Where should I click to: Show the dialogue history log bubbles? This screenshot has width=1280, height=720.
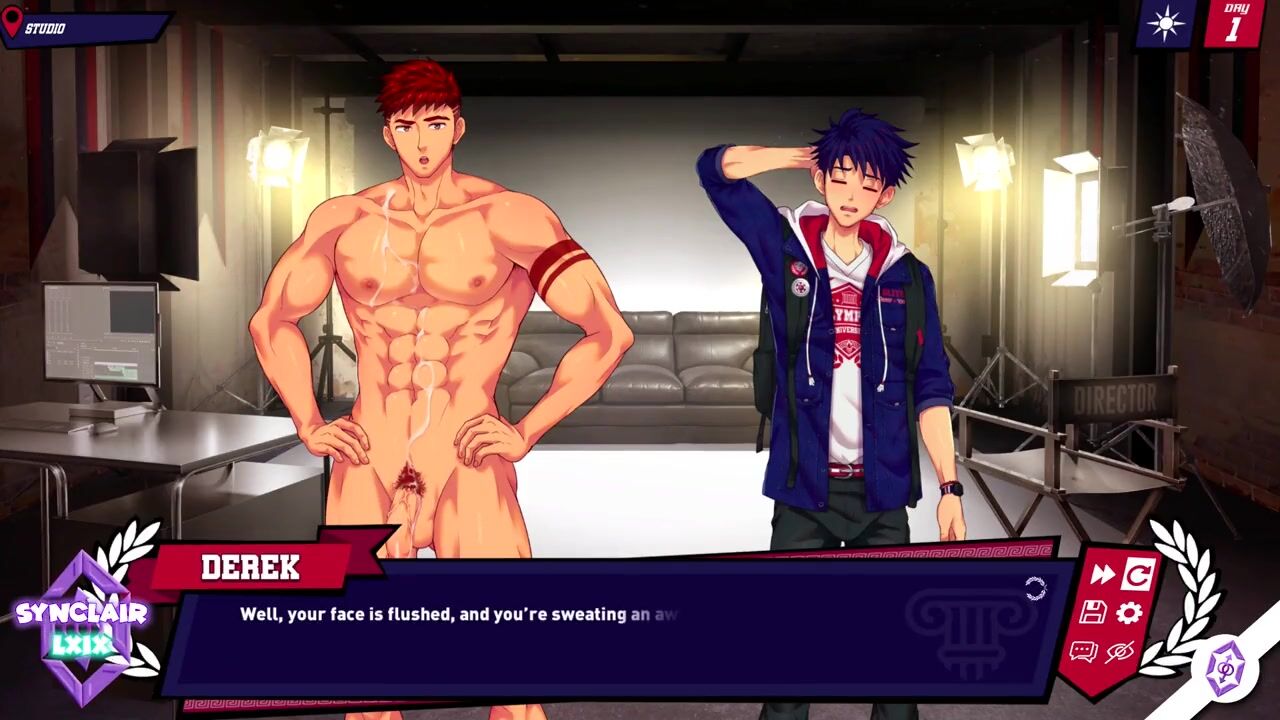[x=1083, y=652]
